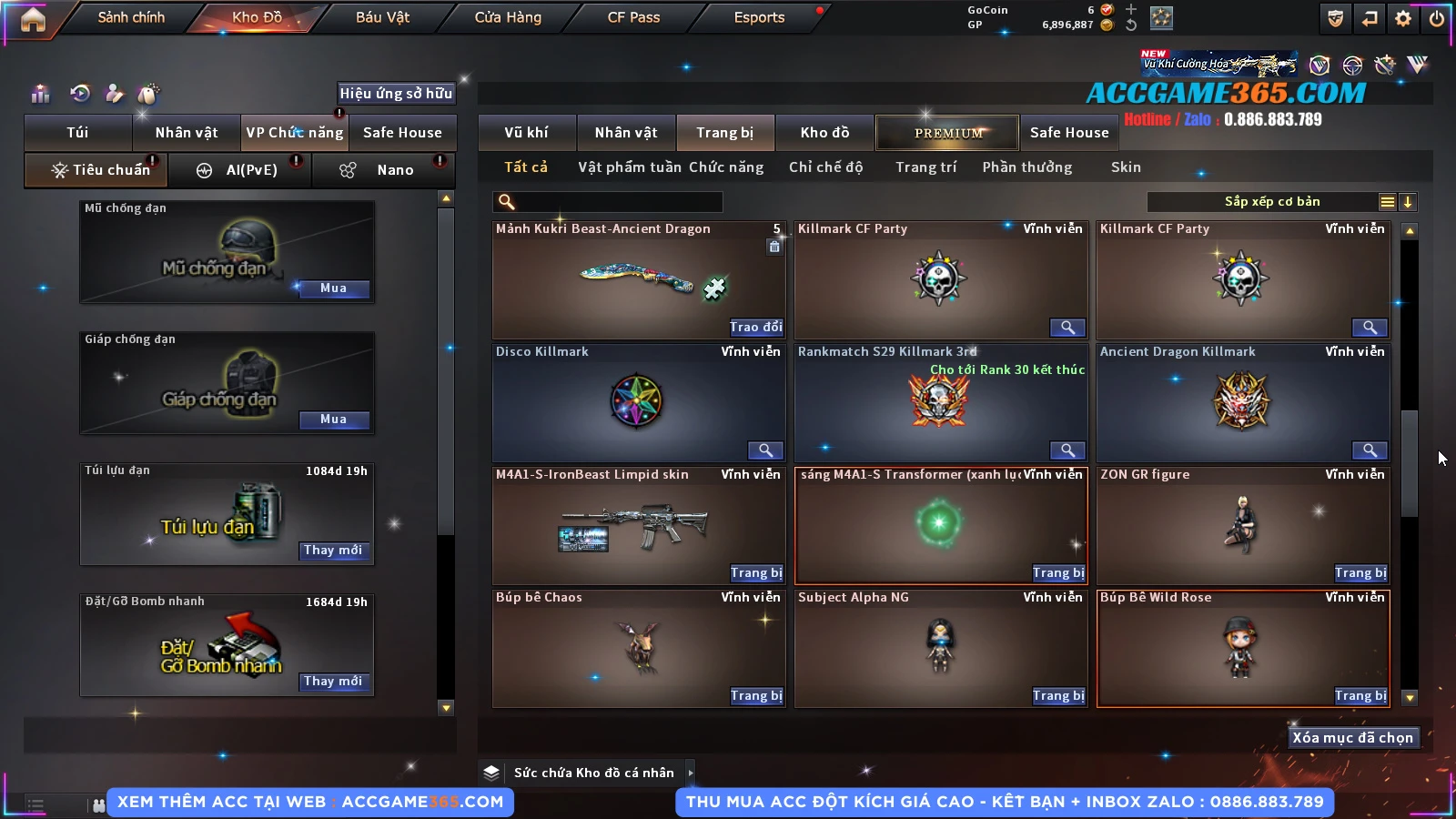Open the Hiệu ứng sở hữu panel

tap(396, 93)
